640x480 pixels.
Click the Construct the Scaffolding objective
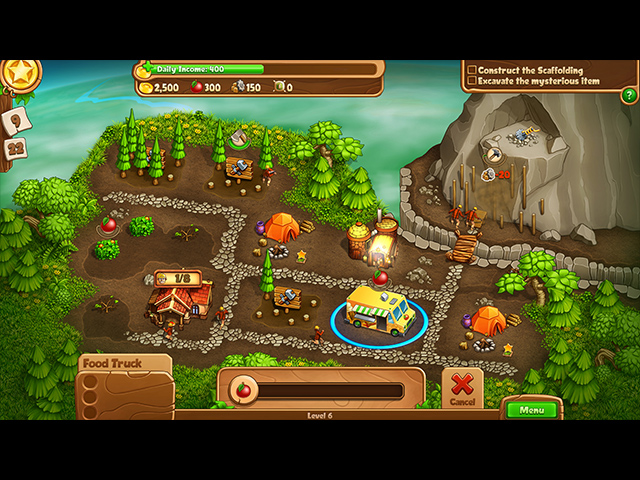pos(531,70)
